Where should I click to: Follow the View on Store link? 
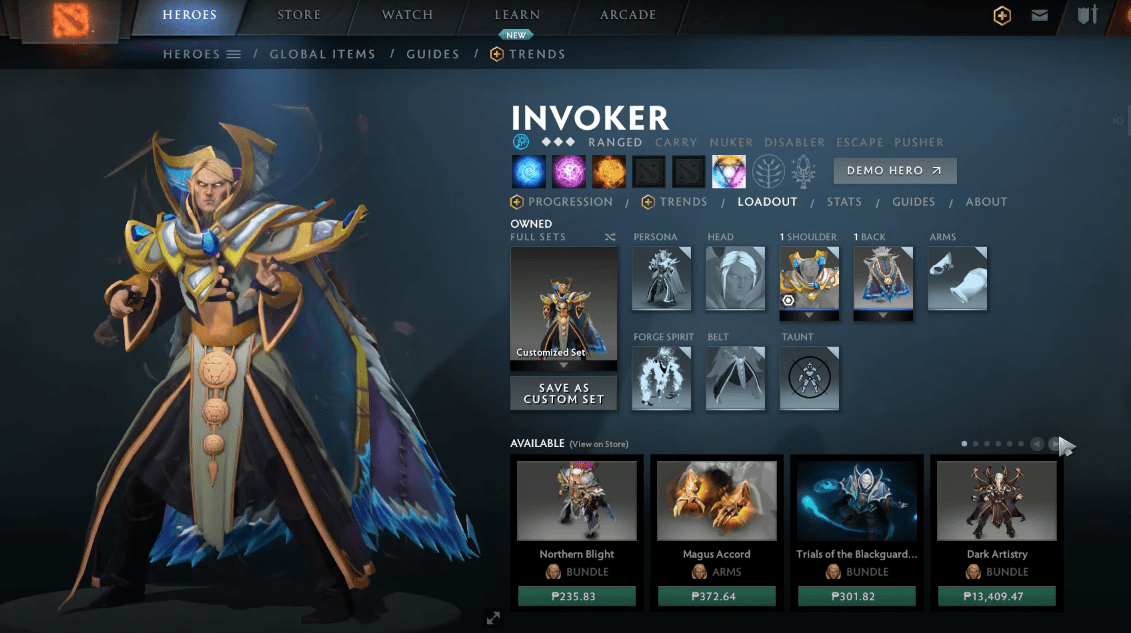point(599,444)
